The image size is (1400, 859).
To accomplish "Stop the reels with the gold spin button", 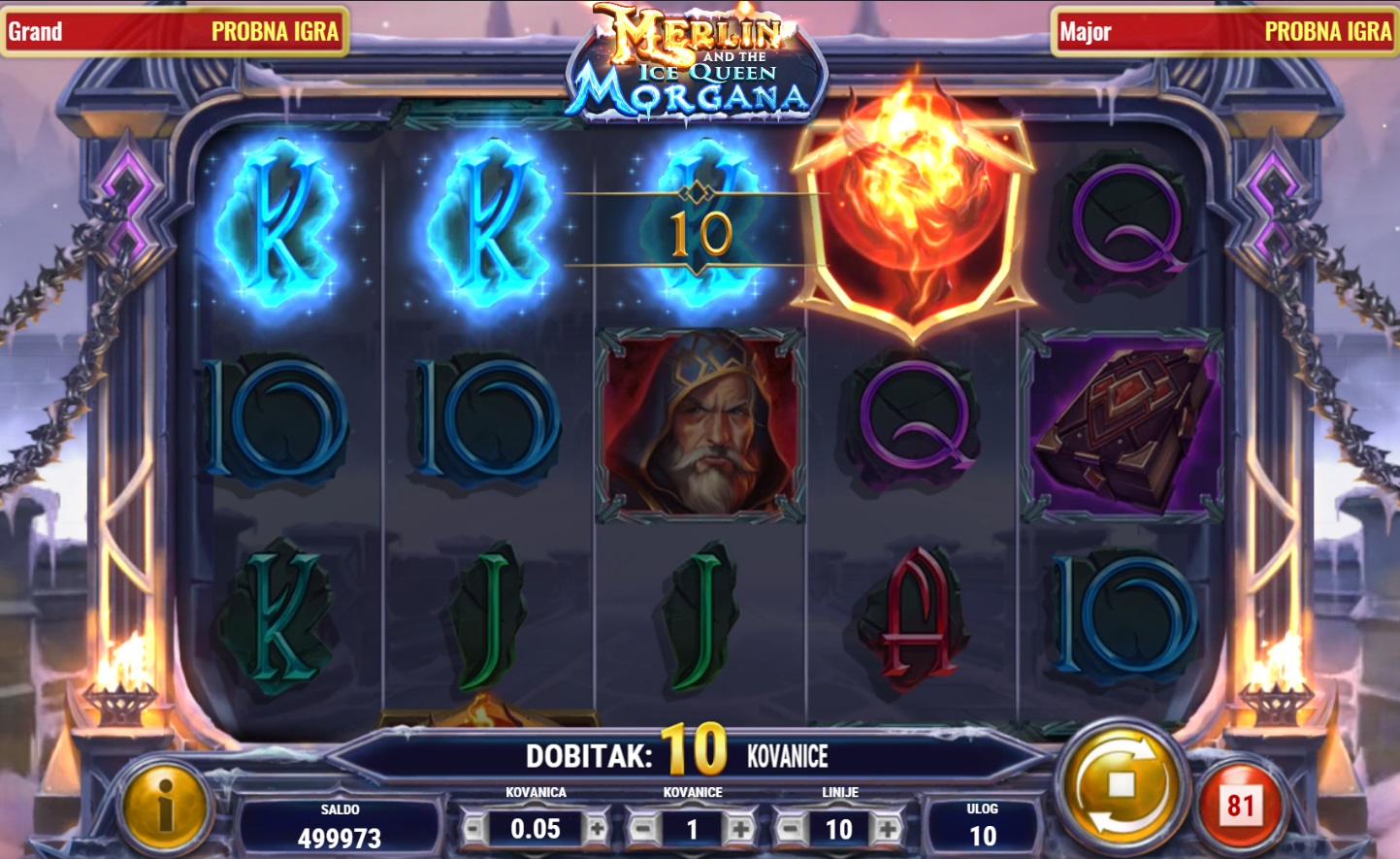I will pyautogui.click(x=1121, y=785).
